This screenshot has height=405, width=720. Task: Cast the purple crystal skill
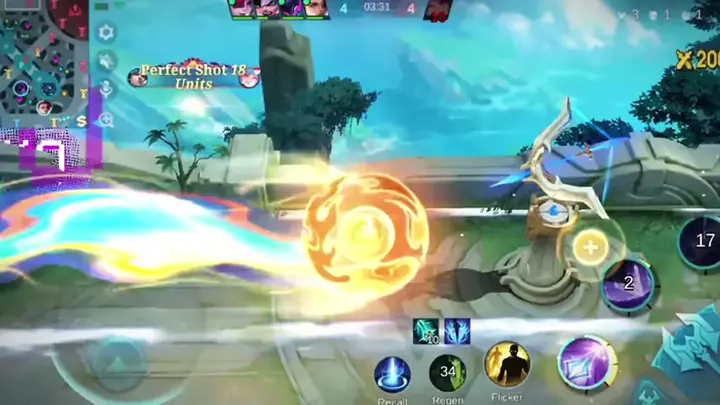pos(586,362)
